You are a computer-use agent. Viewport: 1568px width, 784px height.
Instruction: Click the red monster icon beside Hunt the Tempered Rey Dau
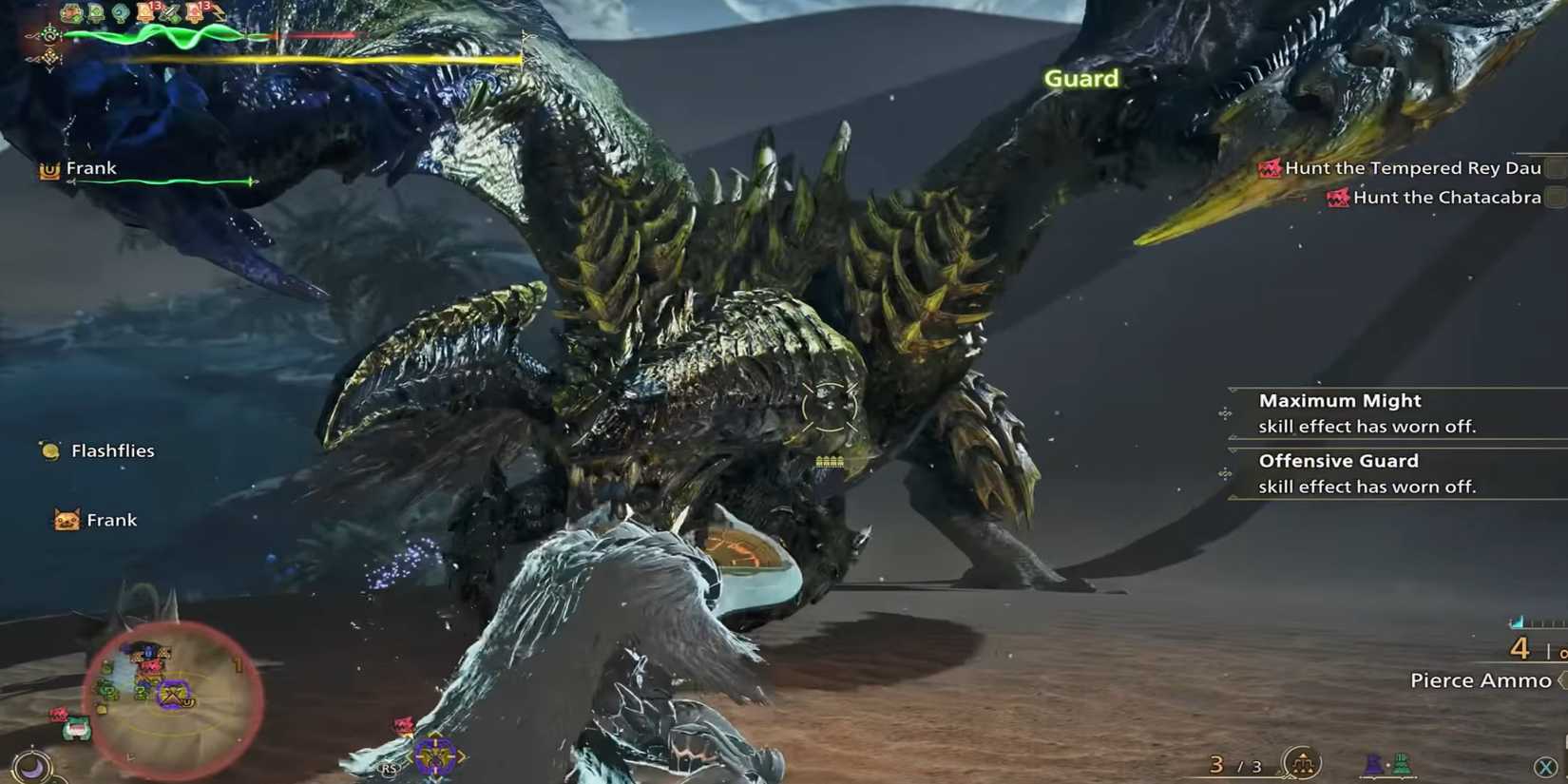[x=1271, y=167]
